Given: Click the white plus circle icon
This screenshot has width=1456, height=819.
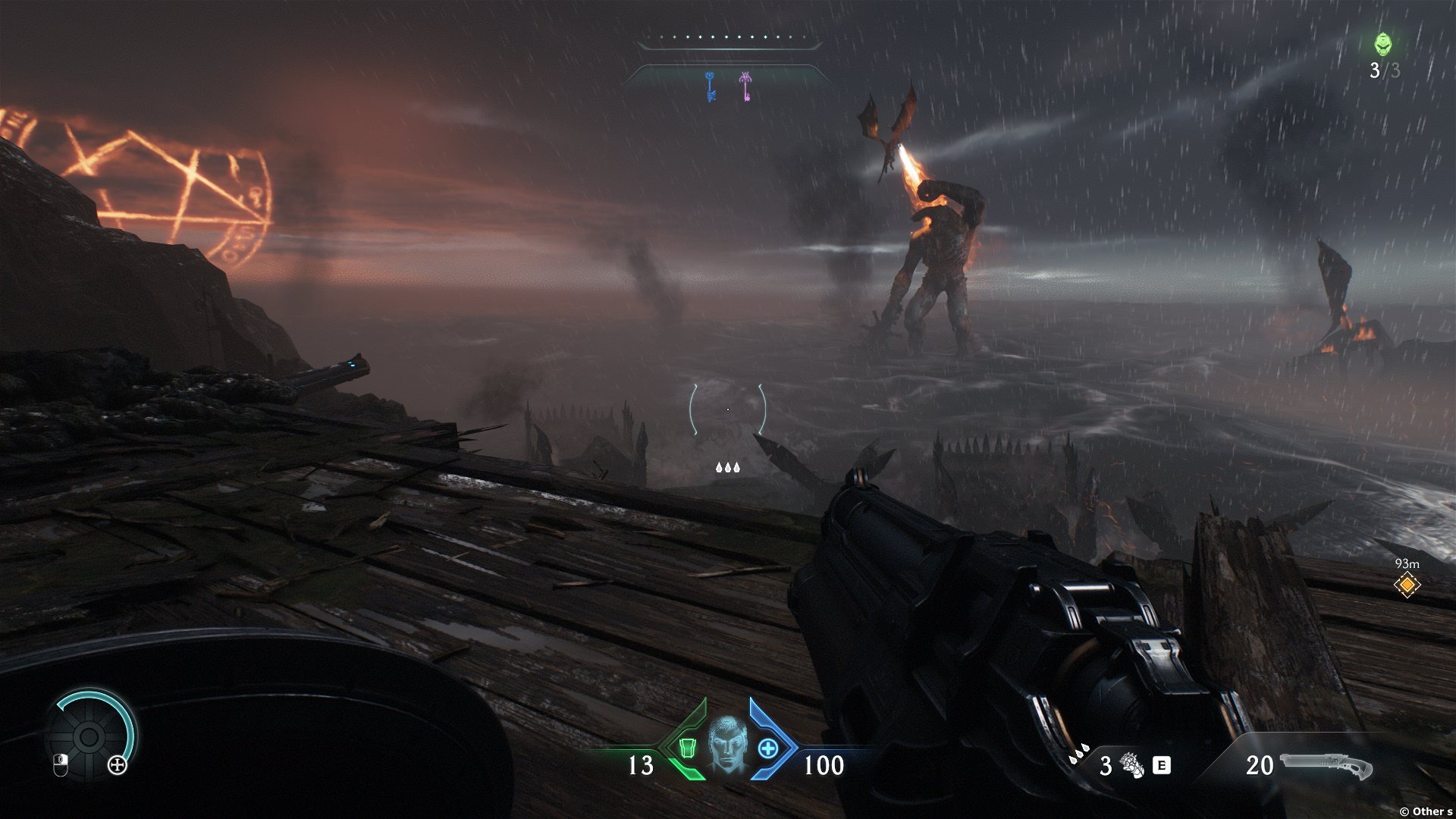Looking at the screenshot, I should click(118, 765).
